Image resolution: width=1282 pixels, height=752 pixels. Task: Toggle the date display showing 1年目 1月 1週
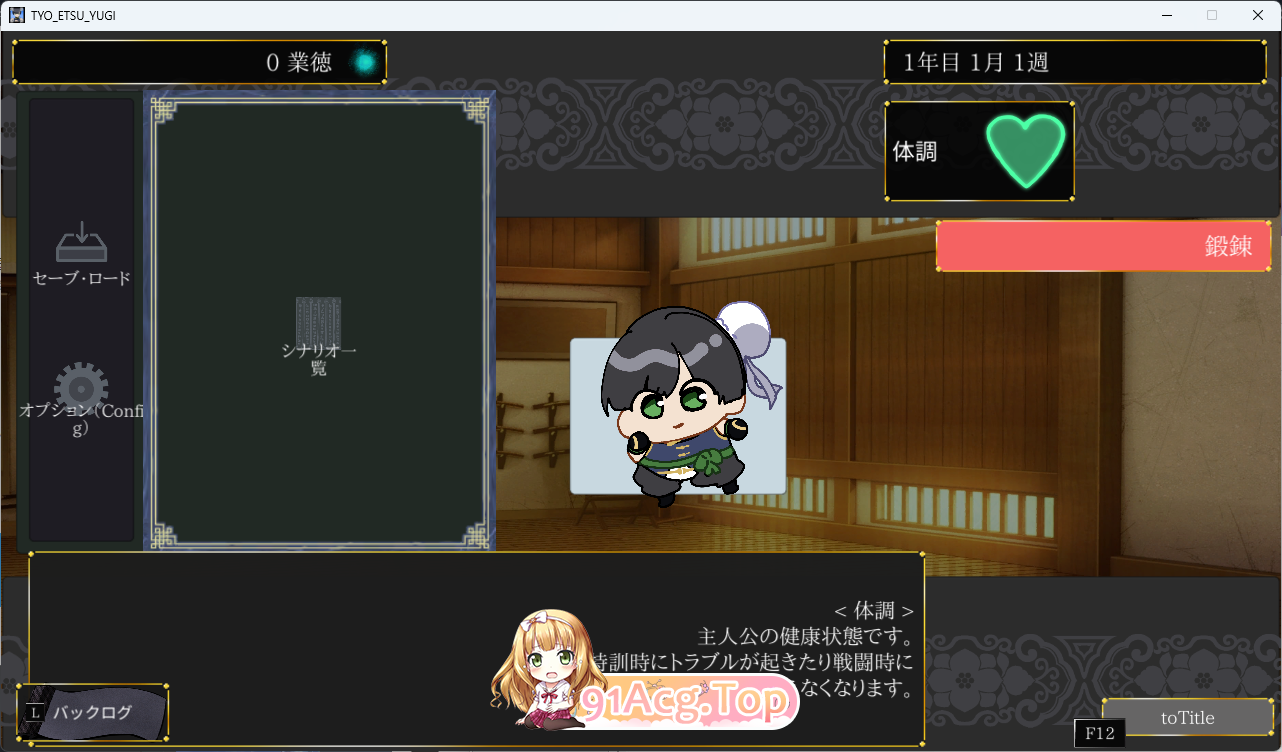click(1074, 61)
